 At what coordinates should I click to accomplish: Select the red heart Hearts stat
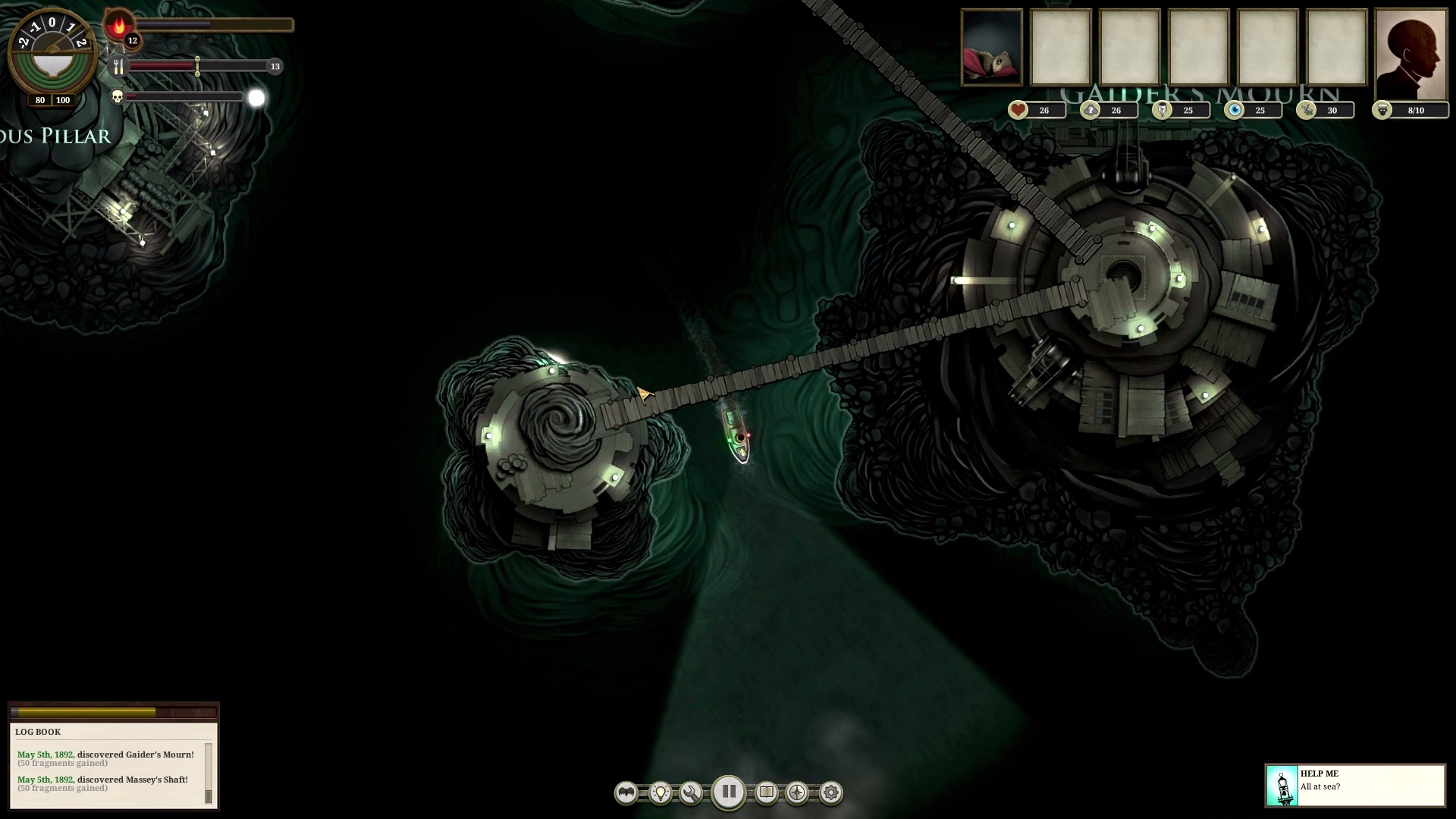[x=1018, y=111]
